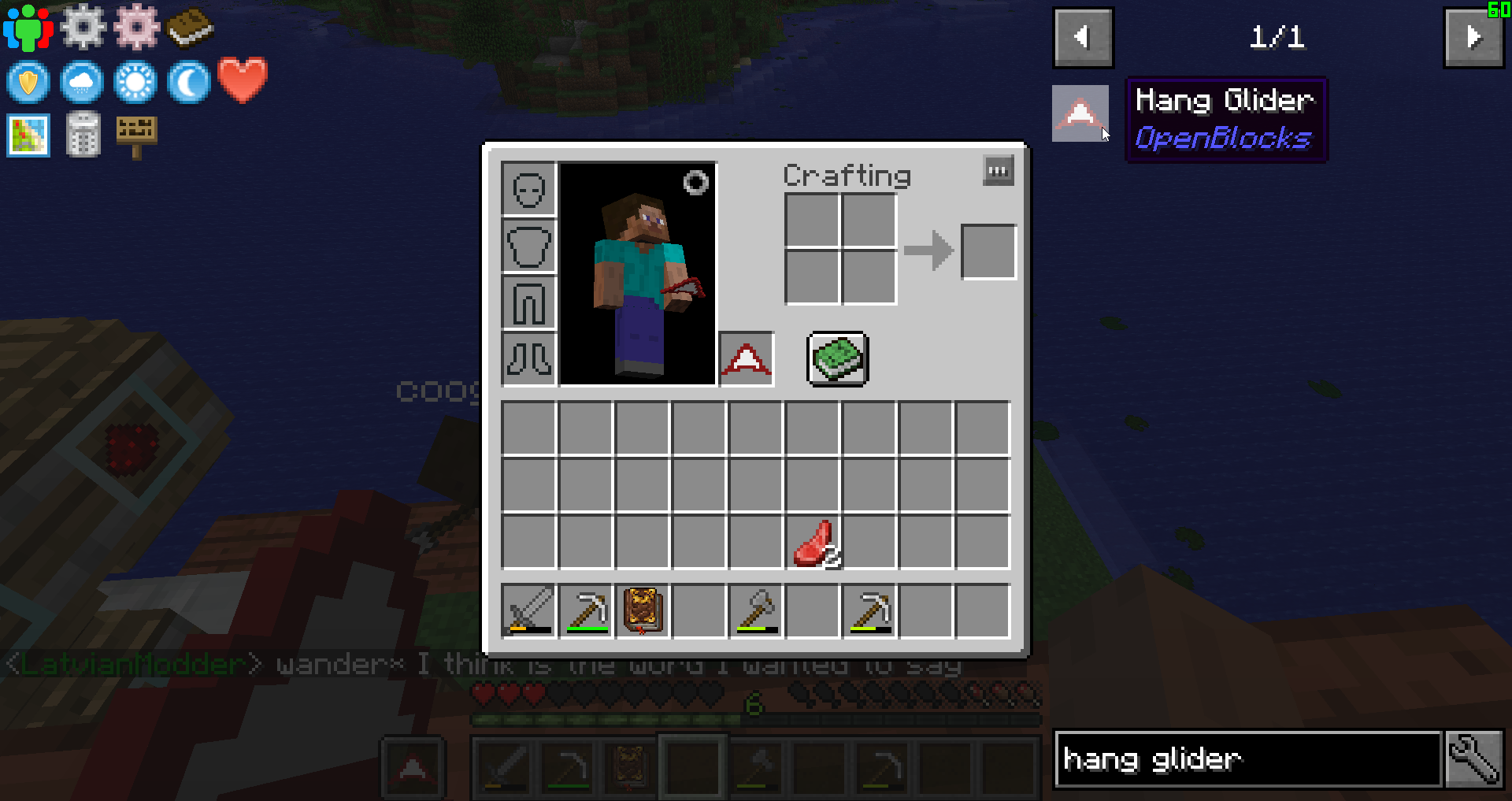Focus the item search box reading 'hang glider'

tap(1248, 759)
